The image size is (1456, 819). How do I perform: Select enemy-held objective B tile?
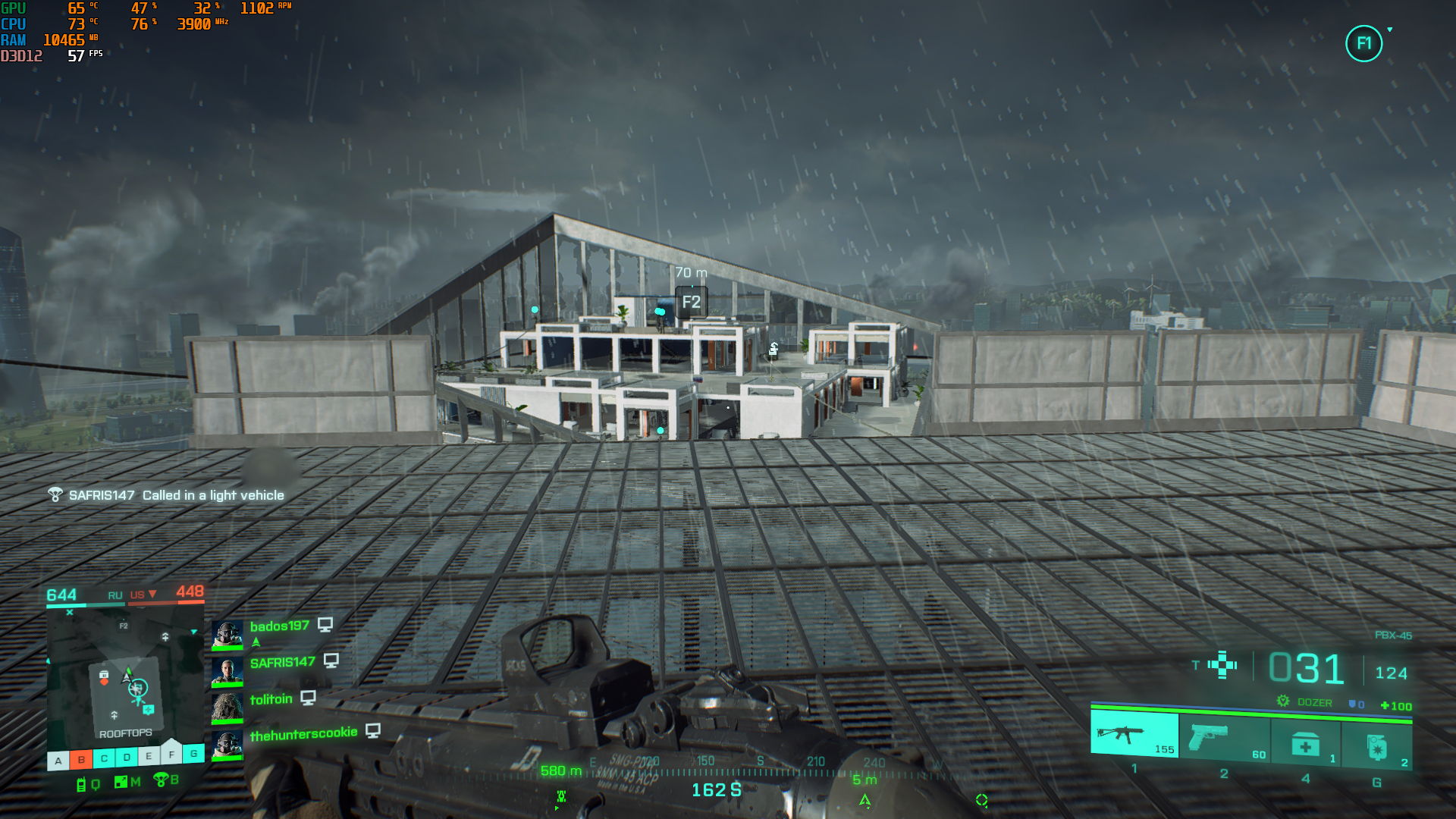point(81,759)
